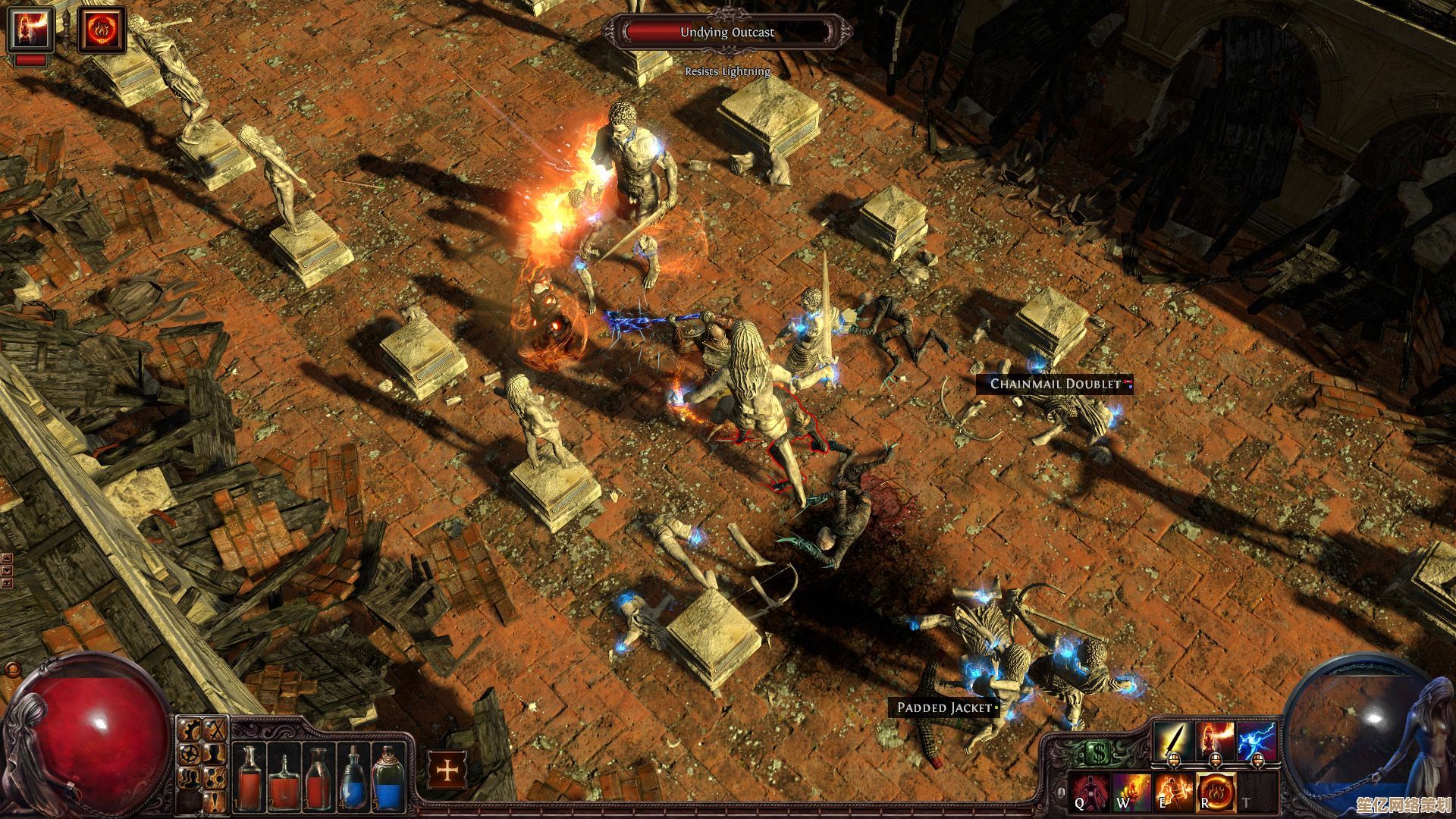Select the fiery ring aura skill on R
The height and width of the screenshot is (819, 1456).
coord(1216,792)
